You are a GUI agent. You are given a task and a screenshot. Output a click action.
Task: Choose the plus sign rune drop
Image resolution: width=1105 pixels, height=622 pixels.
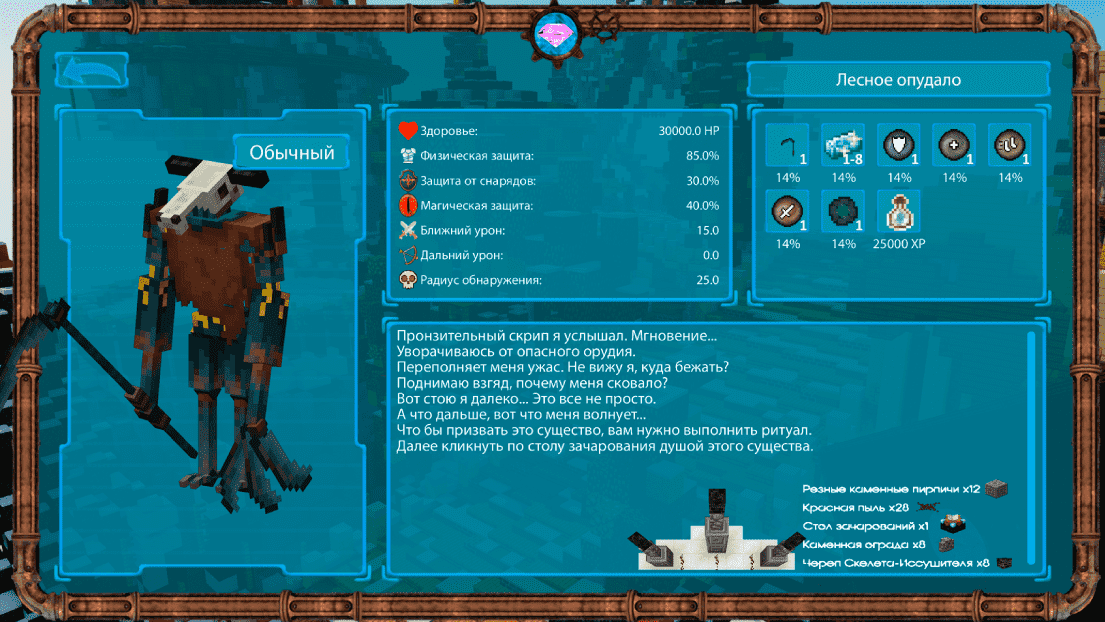tap(954, 146)
